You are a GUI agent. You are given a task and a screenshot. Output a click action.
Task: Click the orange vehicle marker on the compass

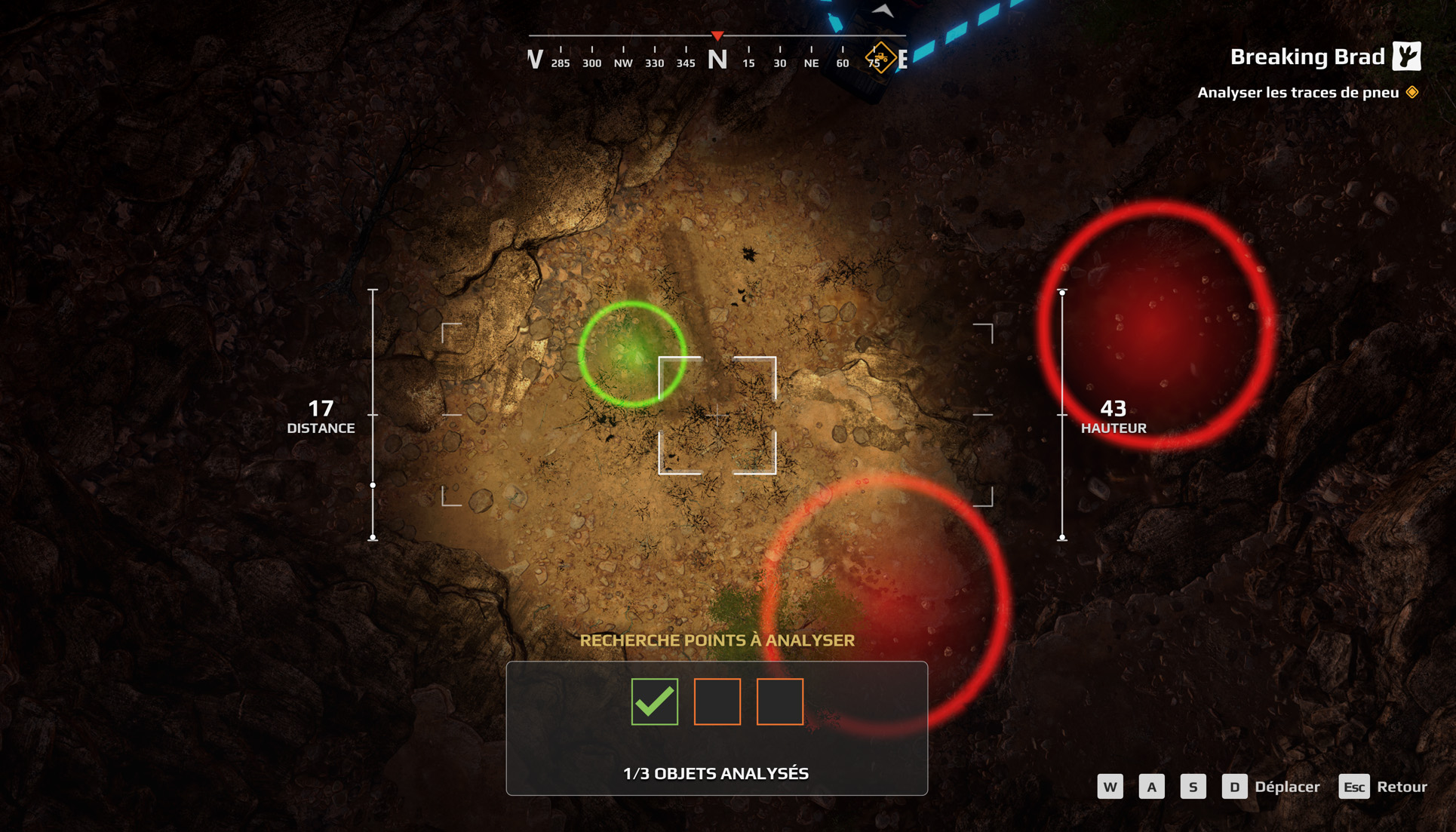[880, 57]
